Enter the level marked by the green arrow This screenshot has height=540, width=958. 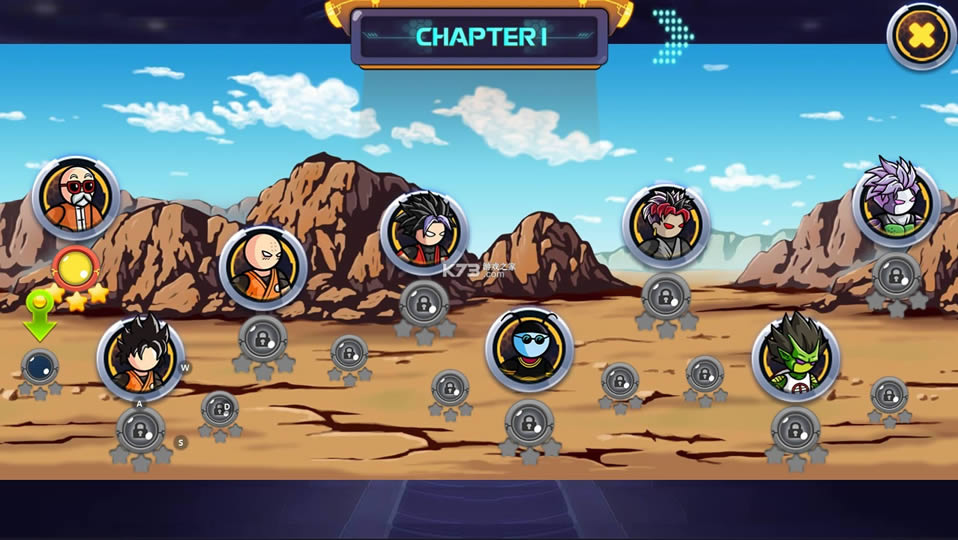[40, 367]
